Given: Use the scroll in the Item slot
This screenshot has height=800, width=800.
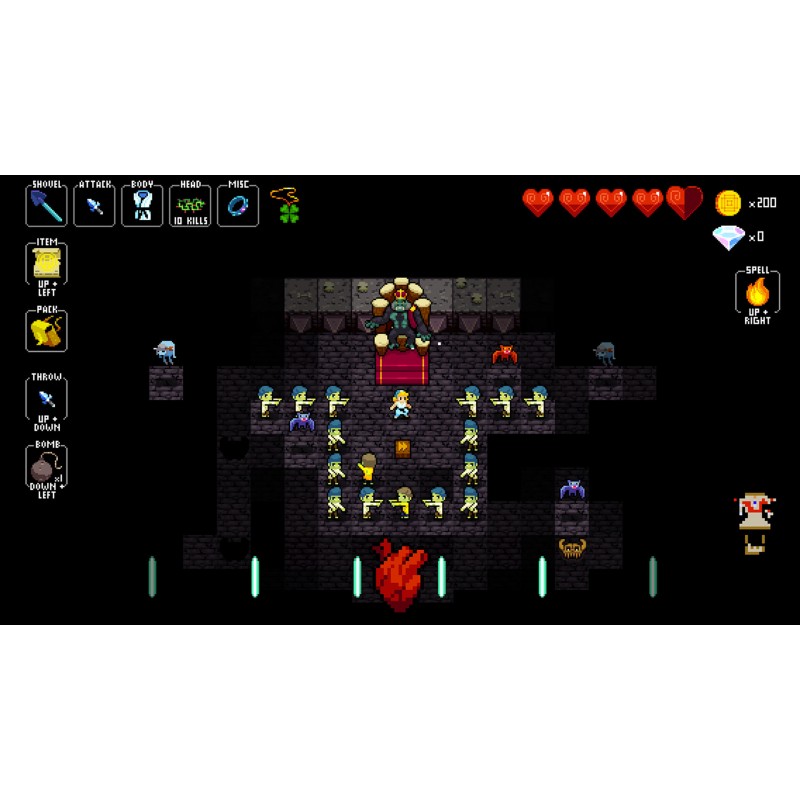Looking at the screenshot, I should pyautogui.click(x=46, y=264).
